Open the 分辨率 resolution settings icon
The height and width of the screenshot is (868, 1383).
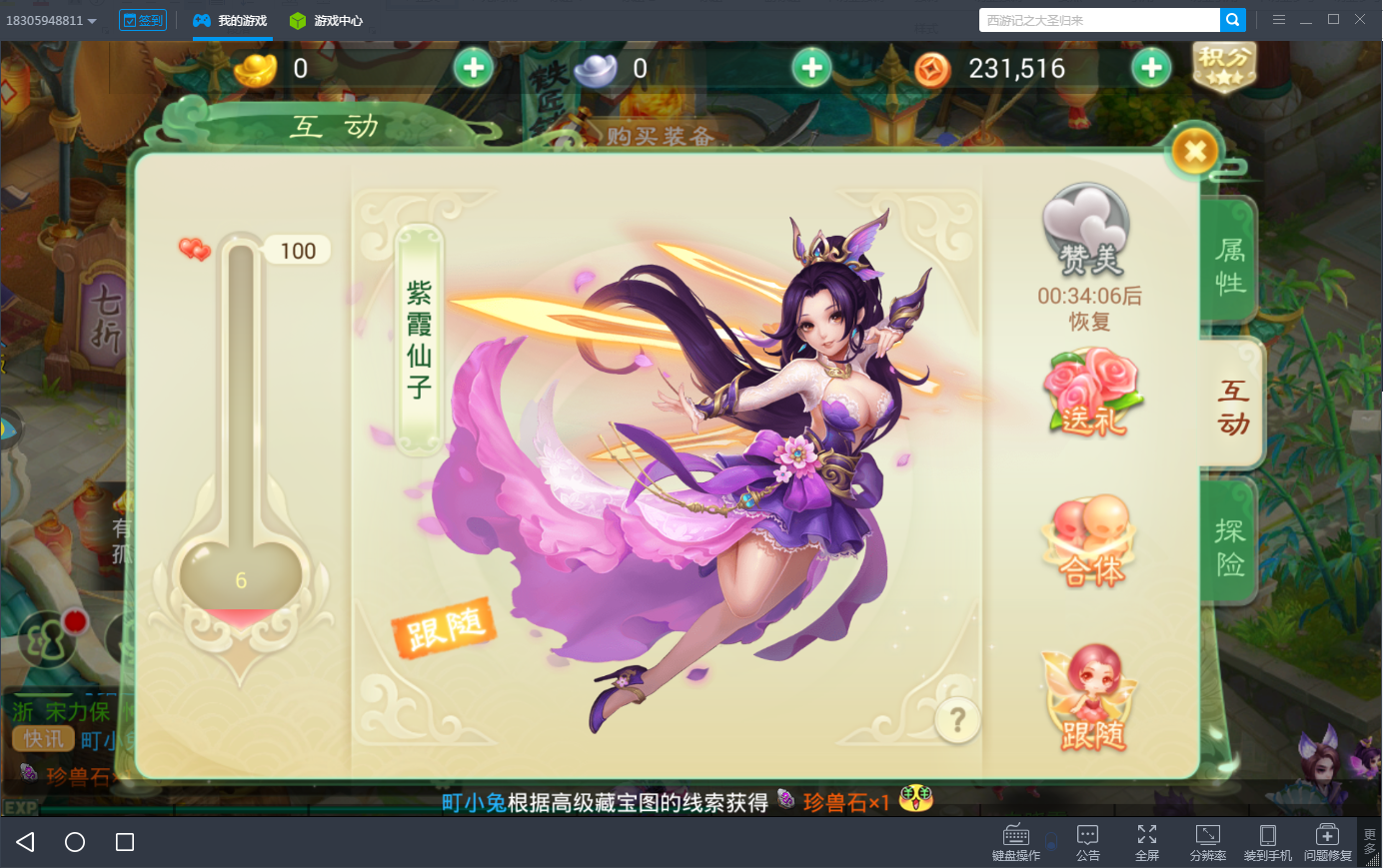click(1207, 839)
